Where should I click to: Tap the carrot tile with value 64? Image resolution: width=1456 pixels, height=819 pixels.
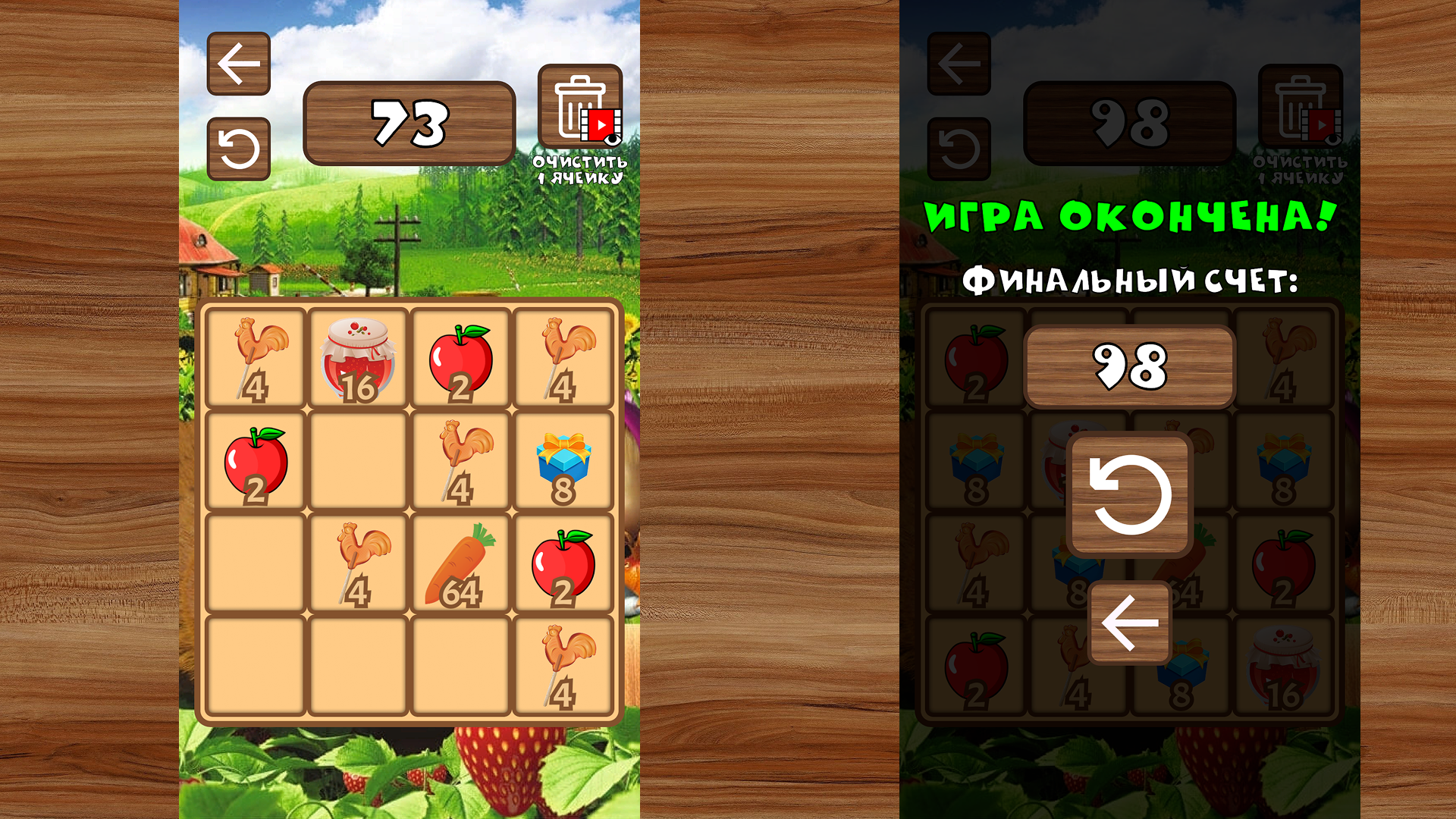pos(460,563)
